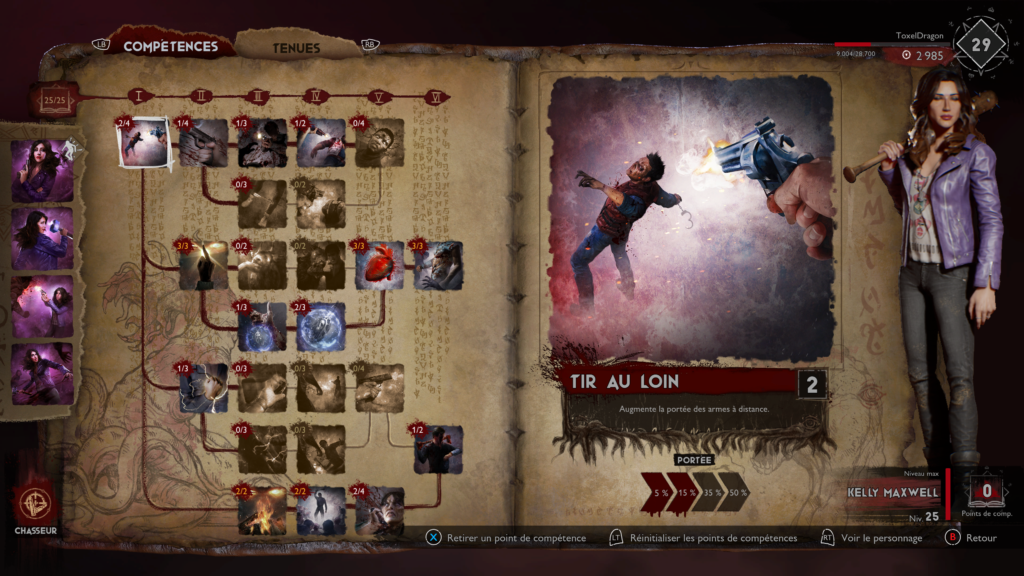Pick the locked man's face skill marked 0/4
The height and width of the screenshot is (576, 1024).
pyautogui.click(x=380, y=143)
